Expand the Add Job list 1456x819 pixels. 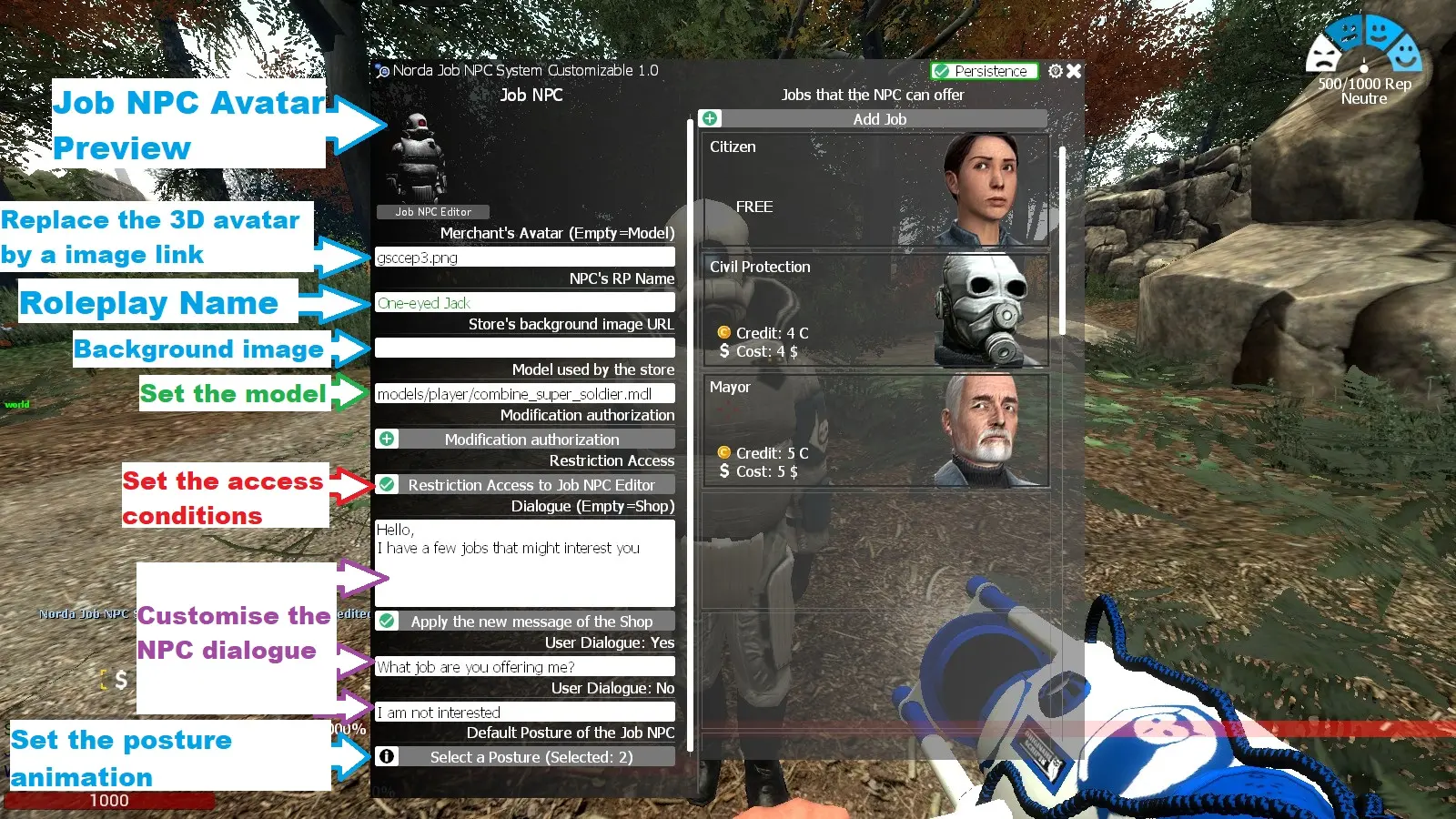[879, 118]
